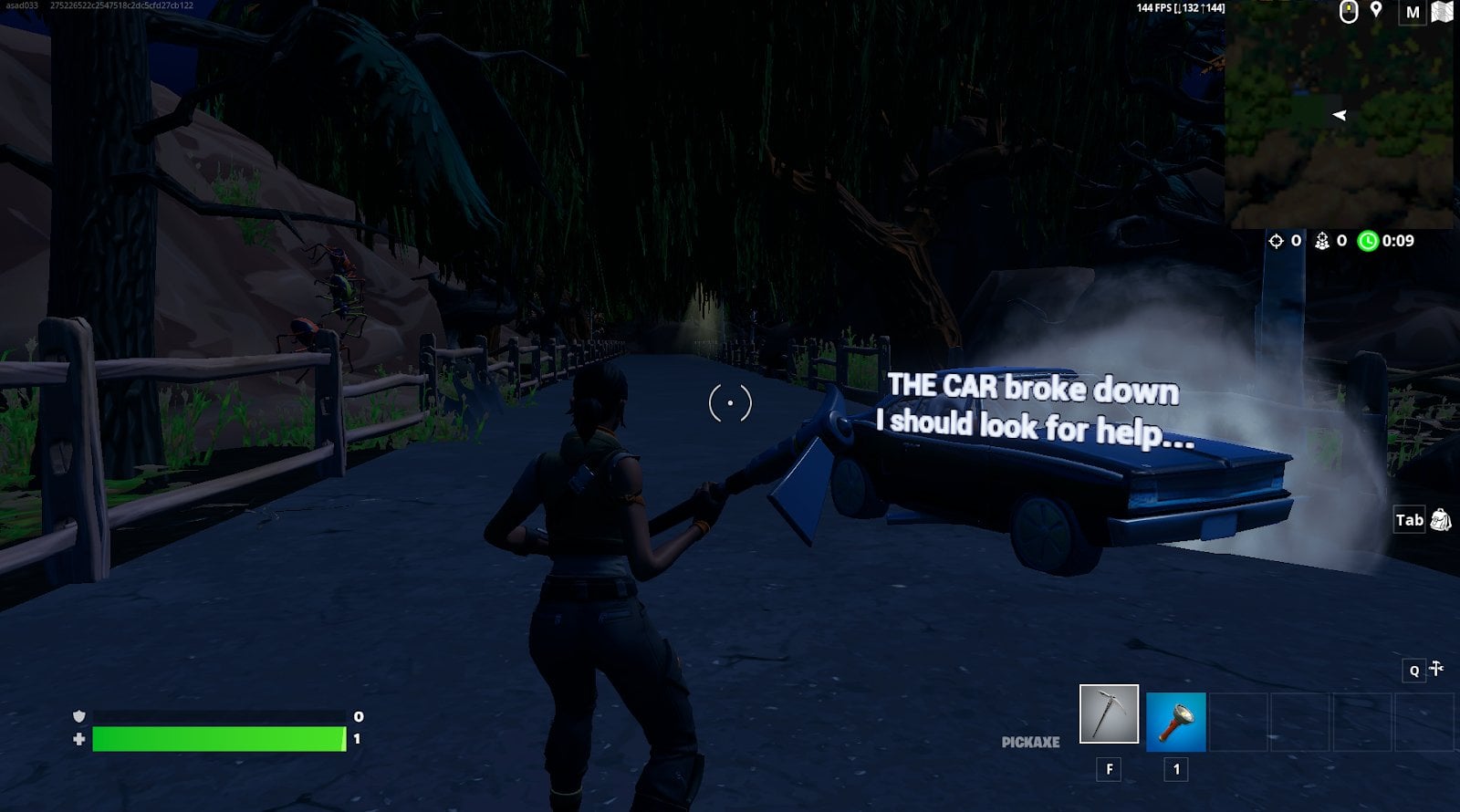Image resolution: width=1460 pixels, height=812 pixels.
Task: Switch to build mode tools icon
Action: pos(1436,669)
